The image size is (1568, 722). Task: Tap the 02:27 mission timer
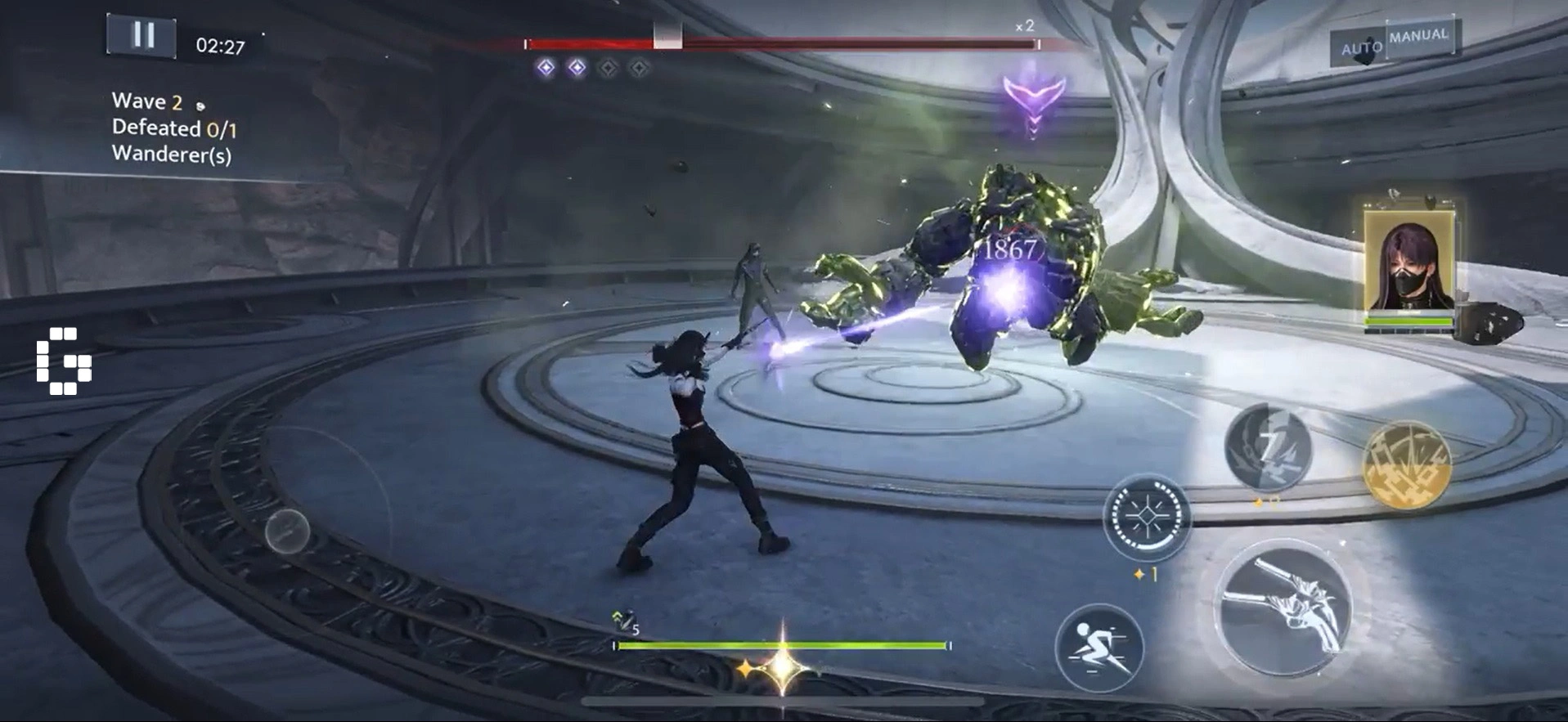tap(218, 45)
